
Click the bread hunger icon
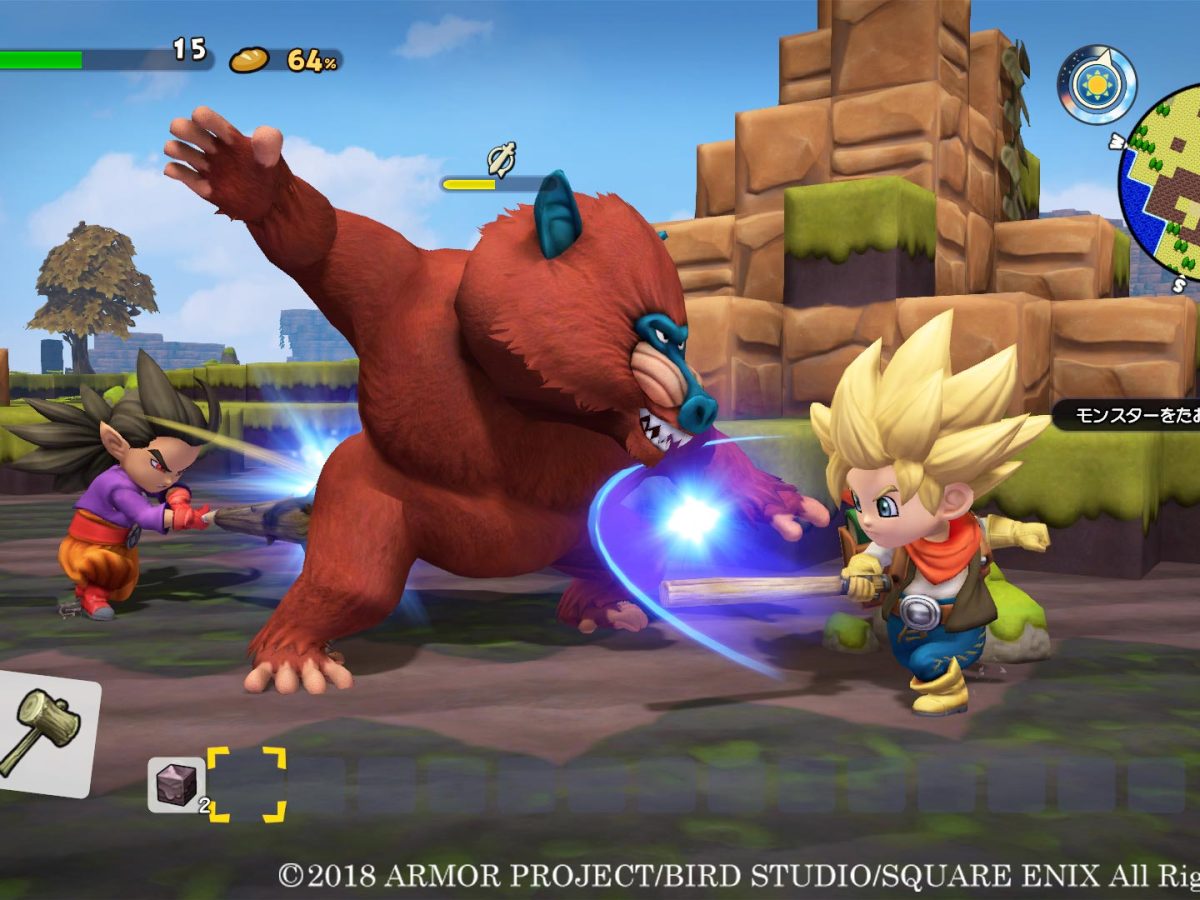(x=249, y=61)
